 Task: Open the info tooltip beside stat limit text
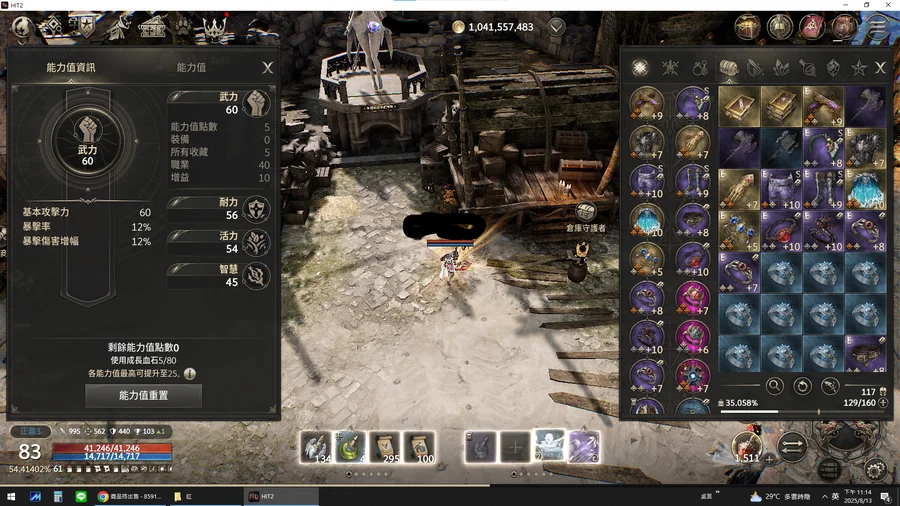[x=189, y=373]
